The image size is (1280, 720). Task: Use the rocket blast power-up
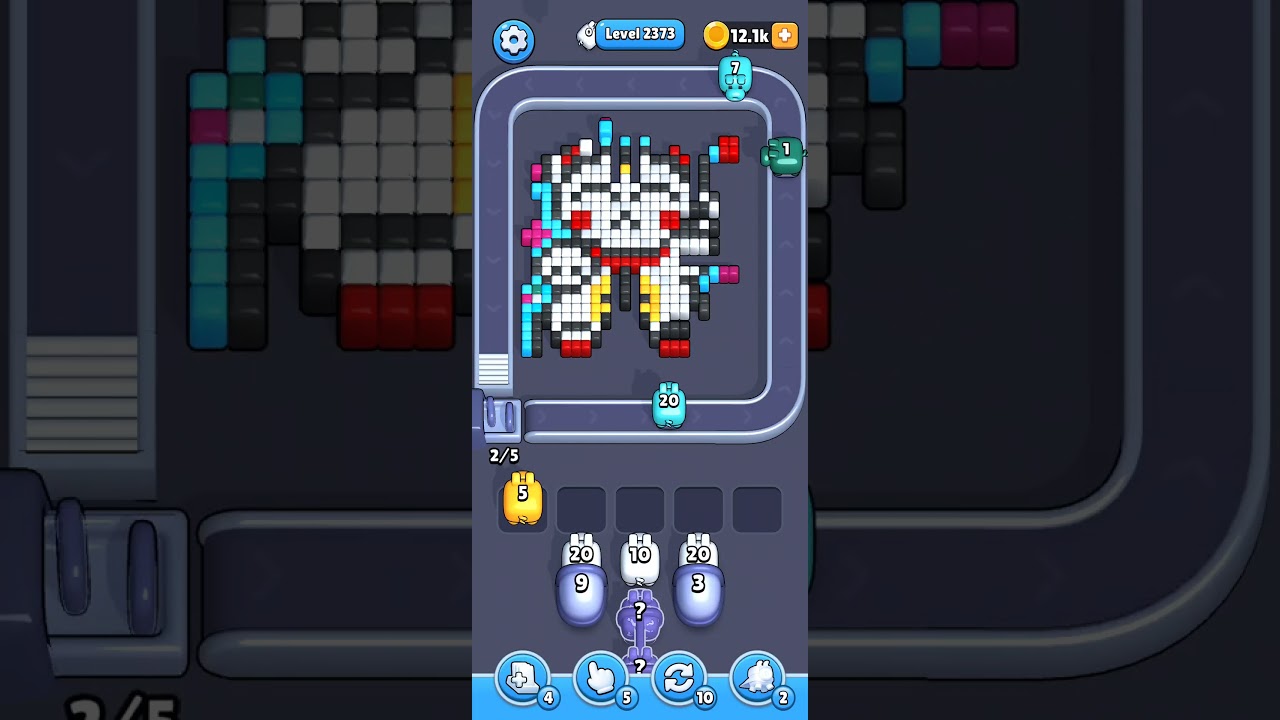point(759,678)
